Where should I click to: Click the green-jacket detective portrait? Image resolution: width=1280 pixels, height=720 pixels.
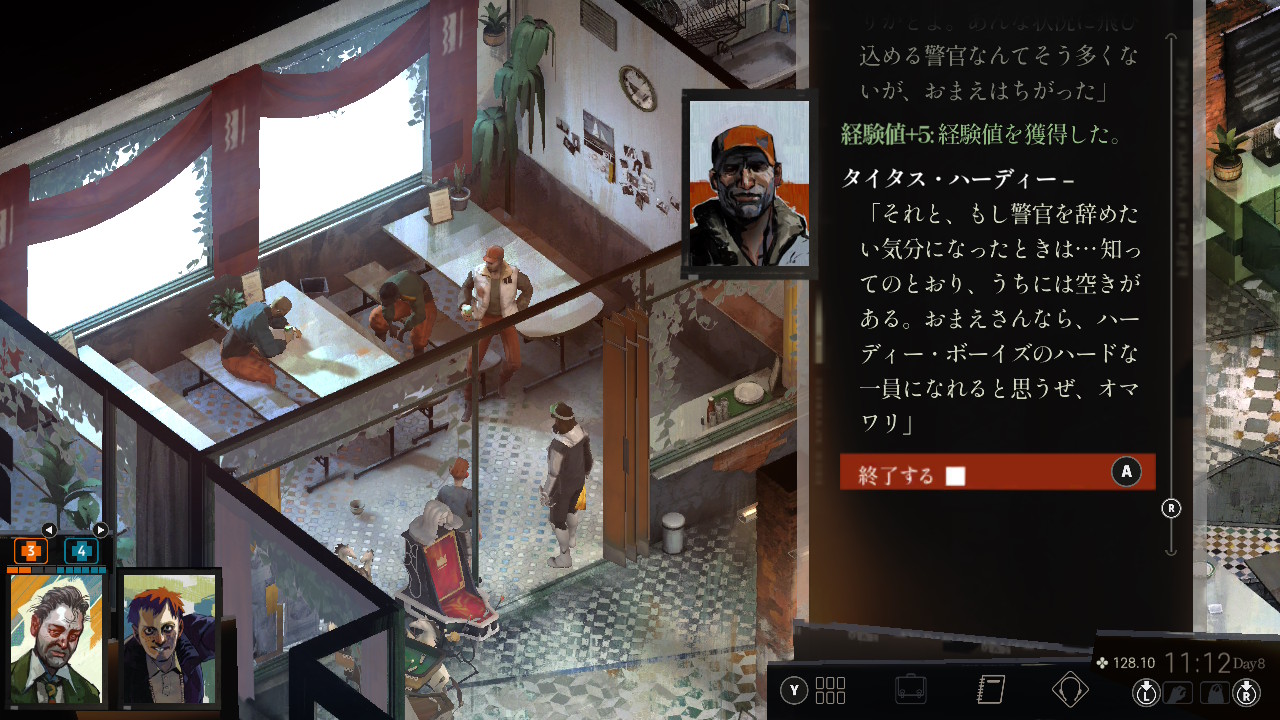pos(56,639)
